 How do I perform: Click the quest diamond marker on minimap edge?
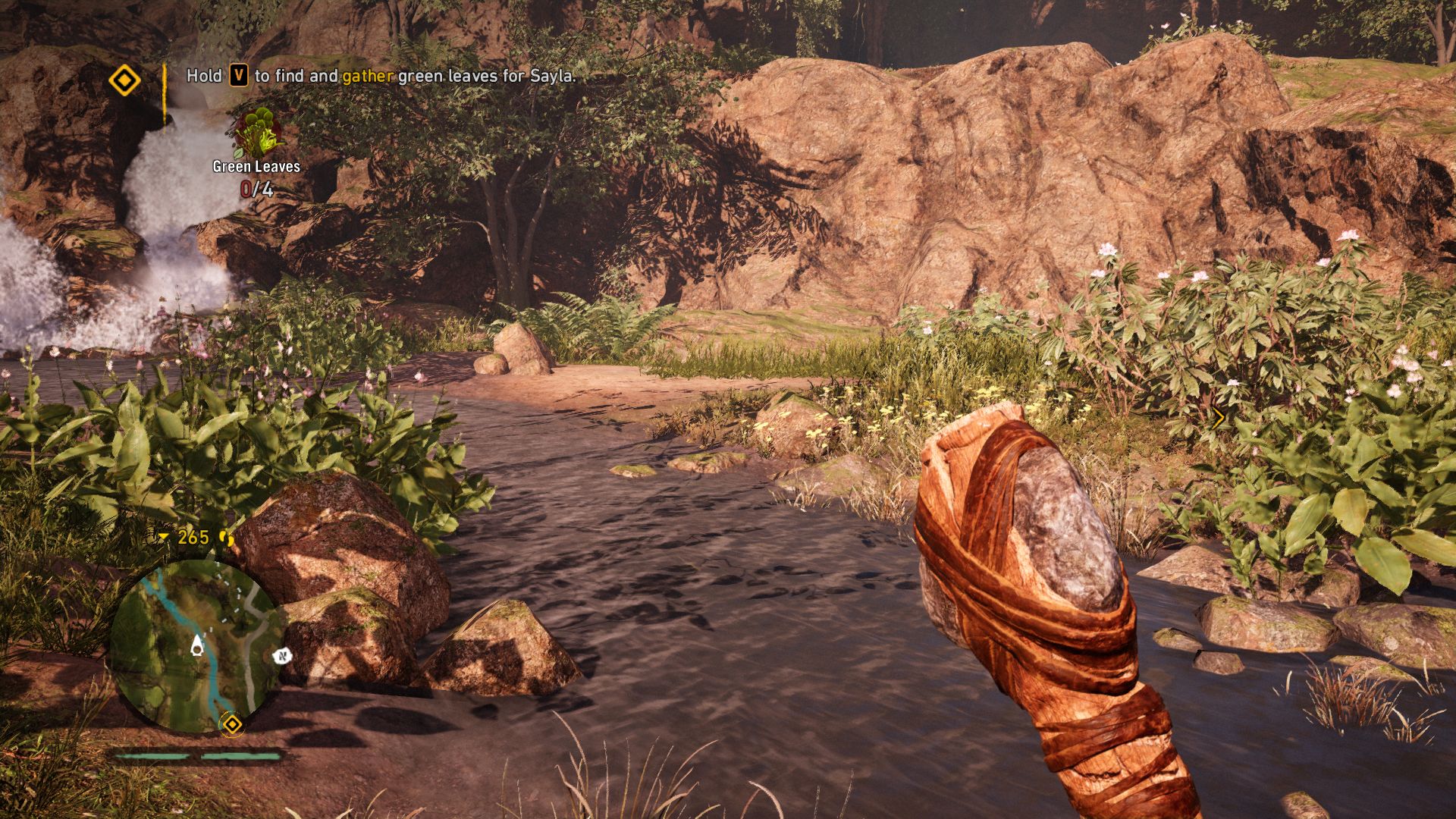point(231,724)
